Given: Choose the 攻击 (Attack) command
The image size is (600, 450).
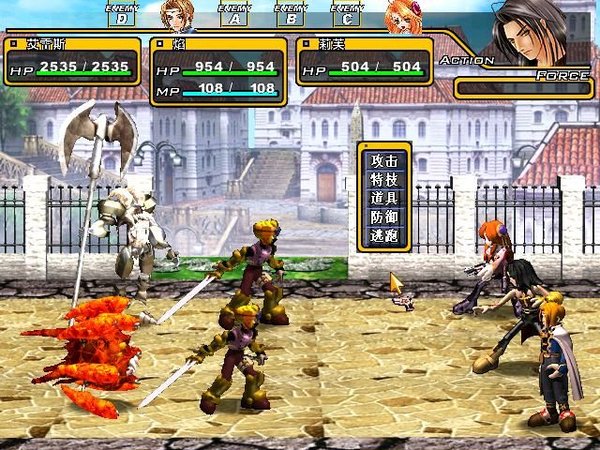Looking at the screenshot, I should tap(384, 161).
